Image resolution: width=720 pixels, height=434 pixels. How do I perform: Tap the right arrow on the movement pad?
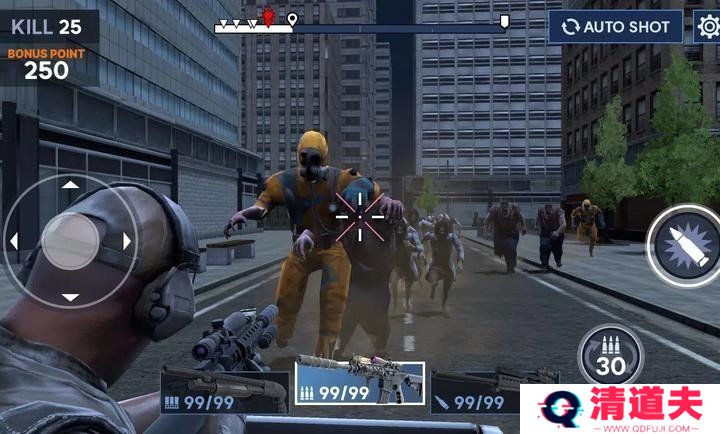pyautogui.click(x=127, y=241)
